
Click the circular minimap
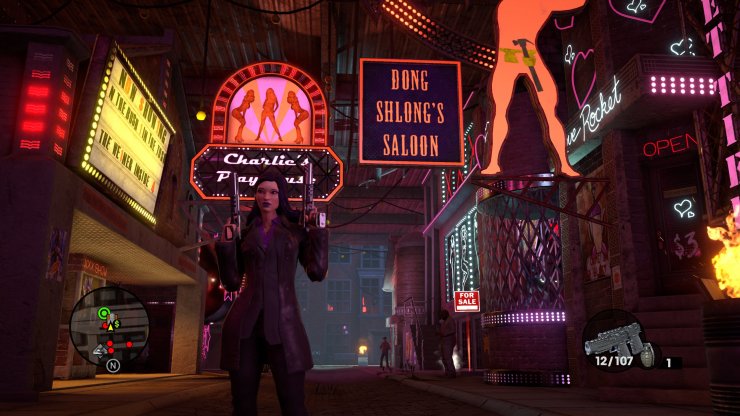coord(110,329)
